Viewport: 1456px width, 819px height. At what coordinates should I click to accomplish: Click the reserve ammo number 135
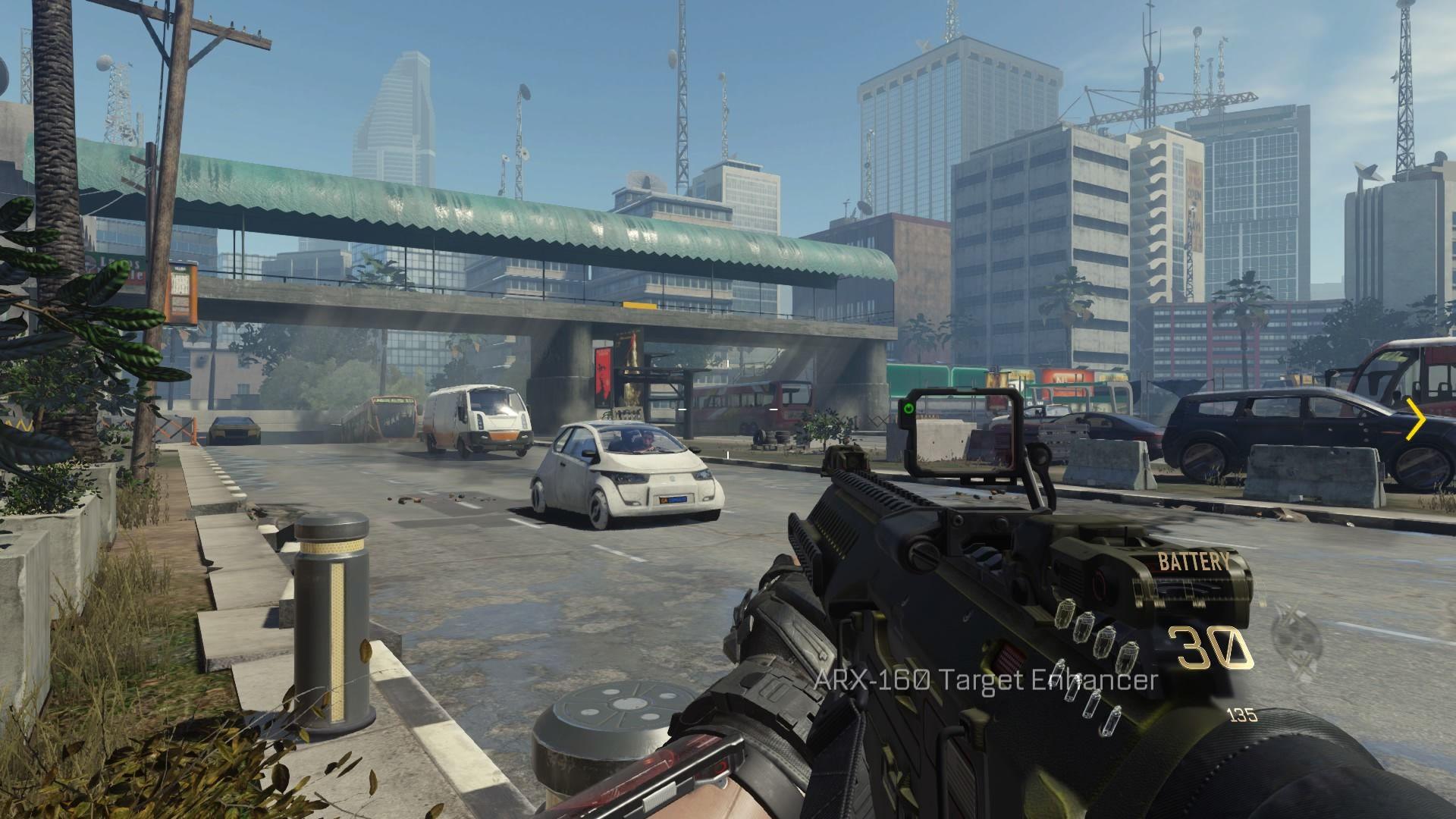click(x=1242, y=714)
